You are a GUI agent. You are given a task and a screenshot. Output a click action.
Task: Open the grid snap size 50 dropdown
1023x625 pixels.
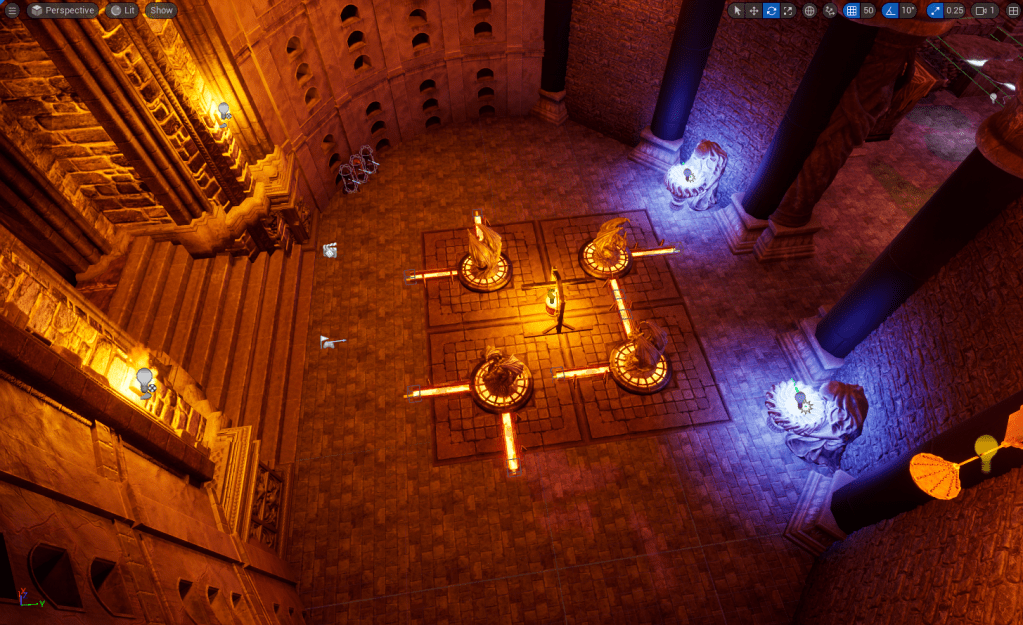tap(868, 11)
